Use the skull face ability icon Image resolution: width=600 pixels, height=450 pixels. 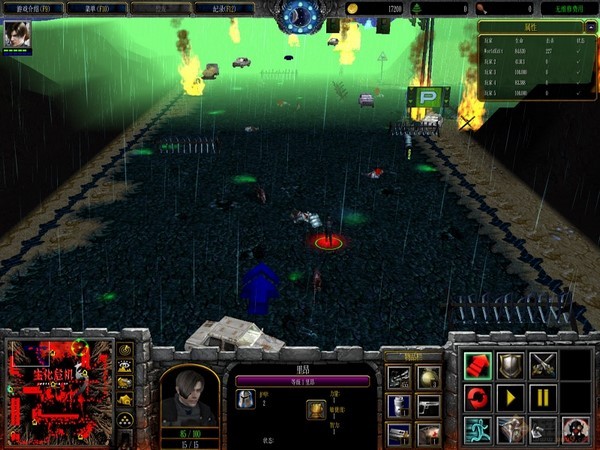click(x=575, y=431)
